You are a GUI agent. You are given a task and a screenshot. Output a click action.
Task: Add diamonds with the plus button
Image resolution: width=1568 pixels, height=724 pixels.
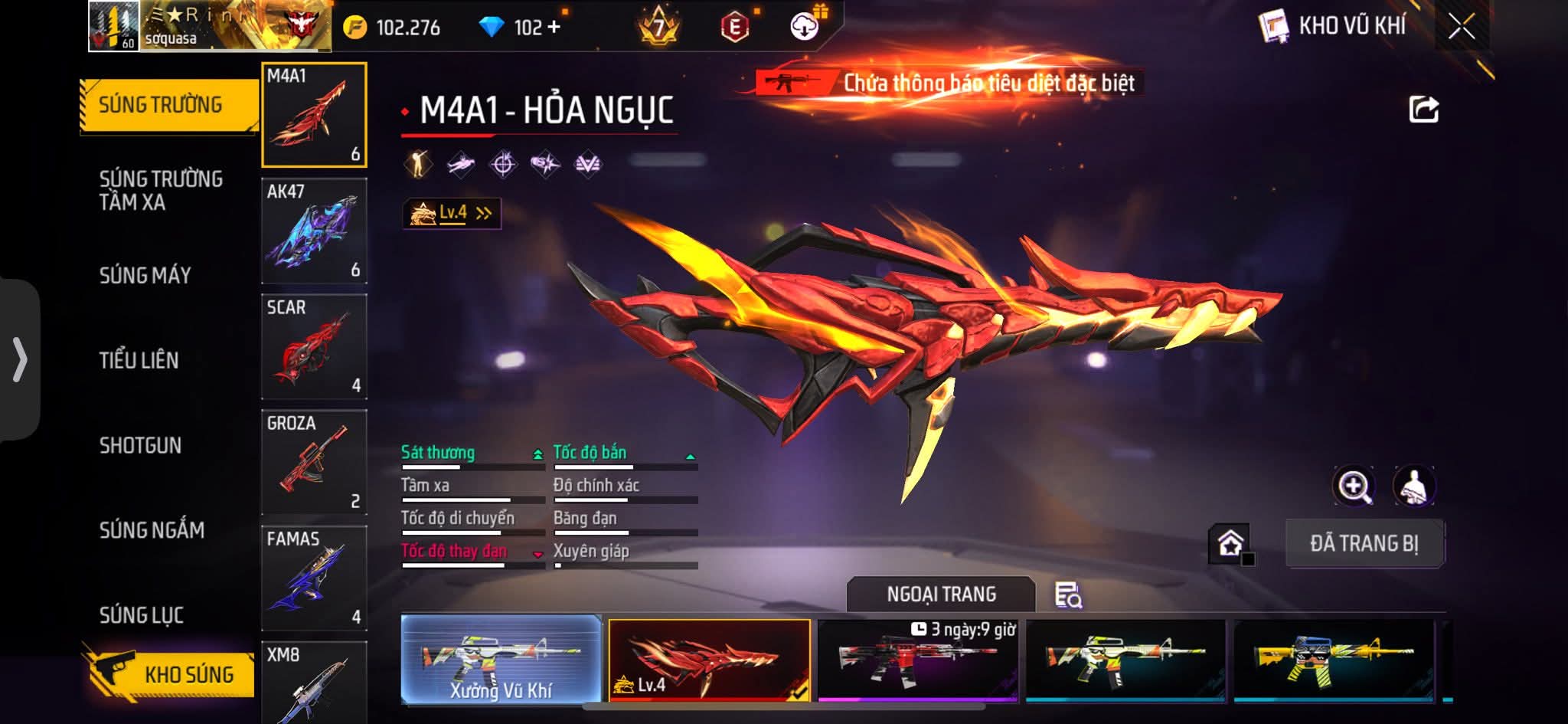[x=554, y=28]
